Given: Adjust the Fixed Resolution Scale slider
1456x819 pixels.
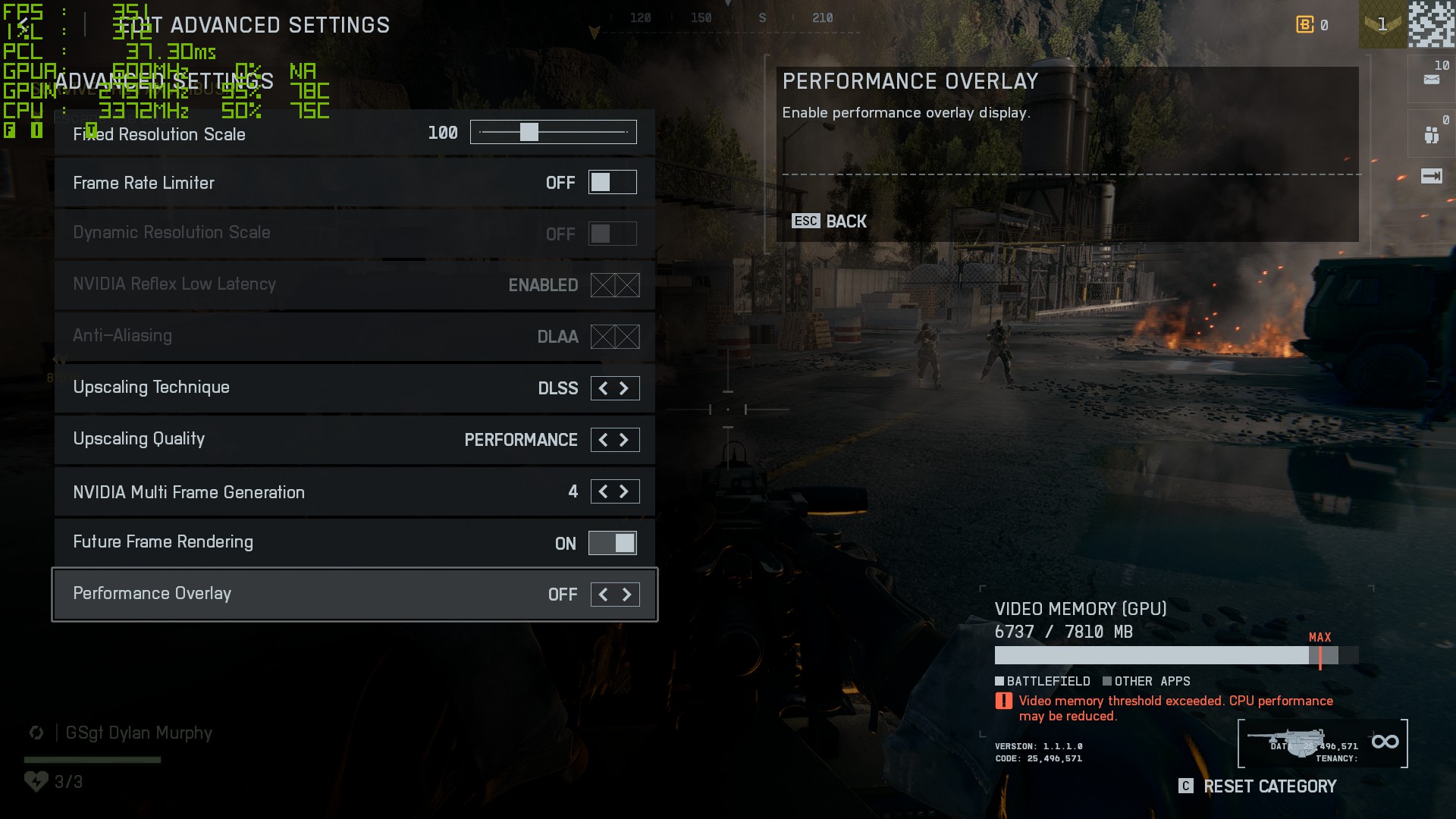Looking at the screenshot, I should pos(529,133).
